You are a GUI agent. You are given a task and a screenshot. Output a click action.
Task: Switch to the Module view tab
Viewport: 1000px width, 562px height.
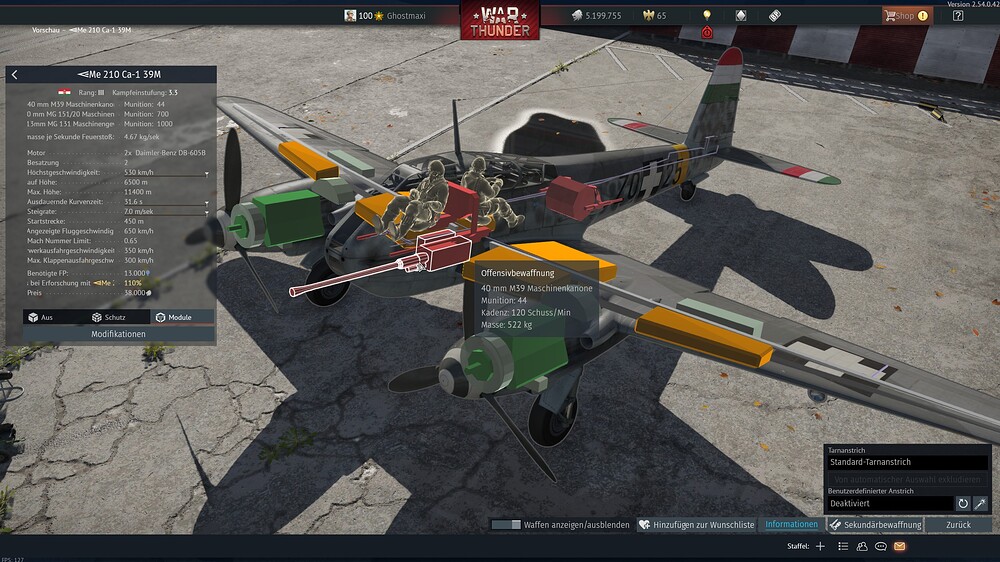pyautogui.click(x=173, y=317)
